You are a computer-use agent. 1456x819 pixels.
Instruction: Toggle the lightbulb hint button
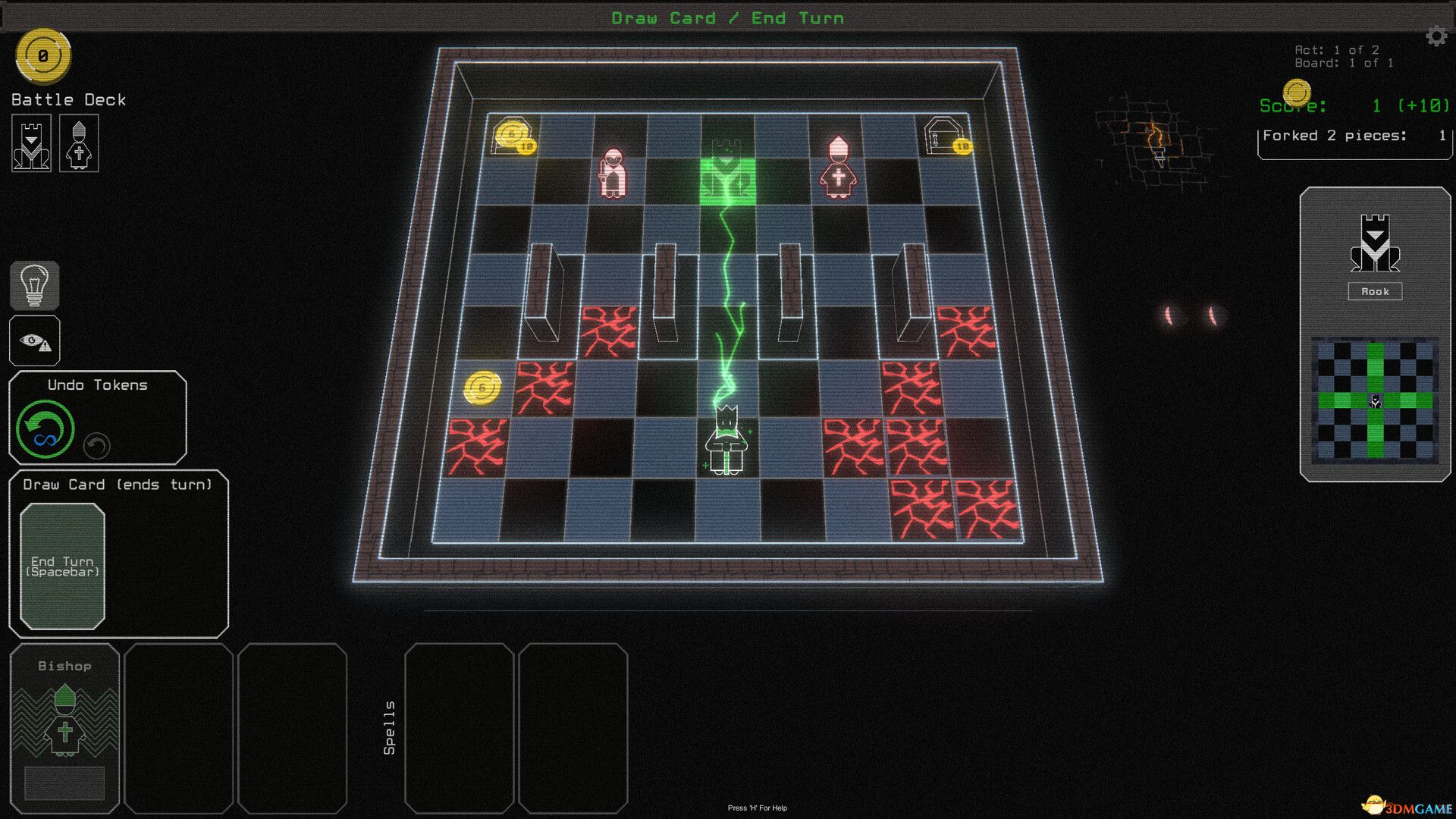tap(34, 286)
